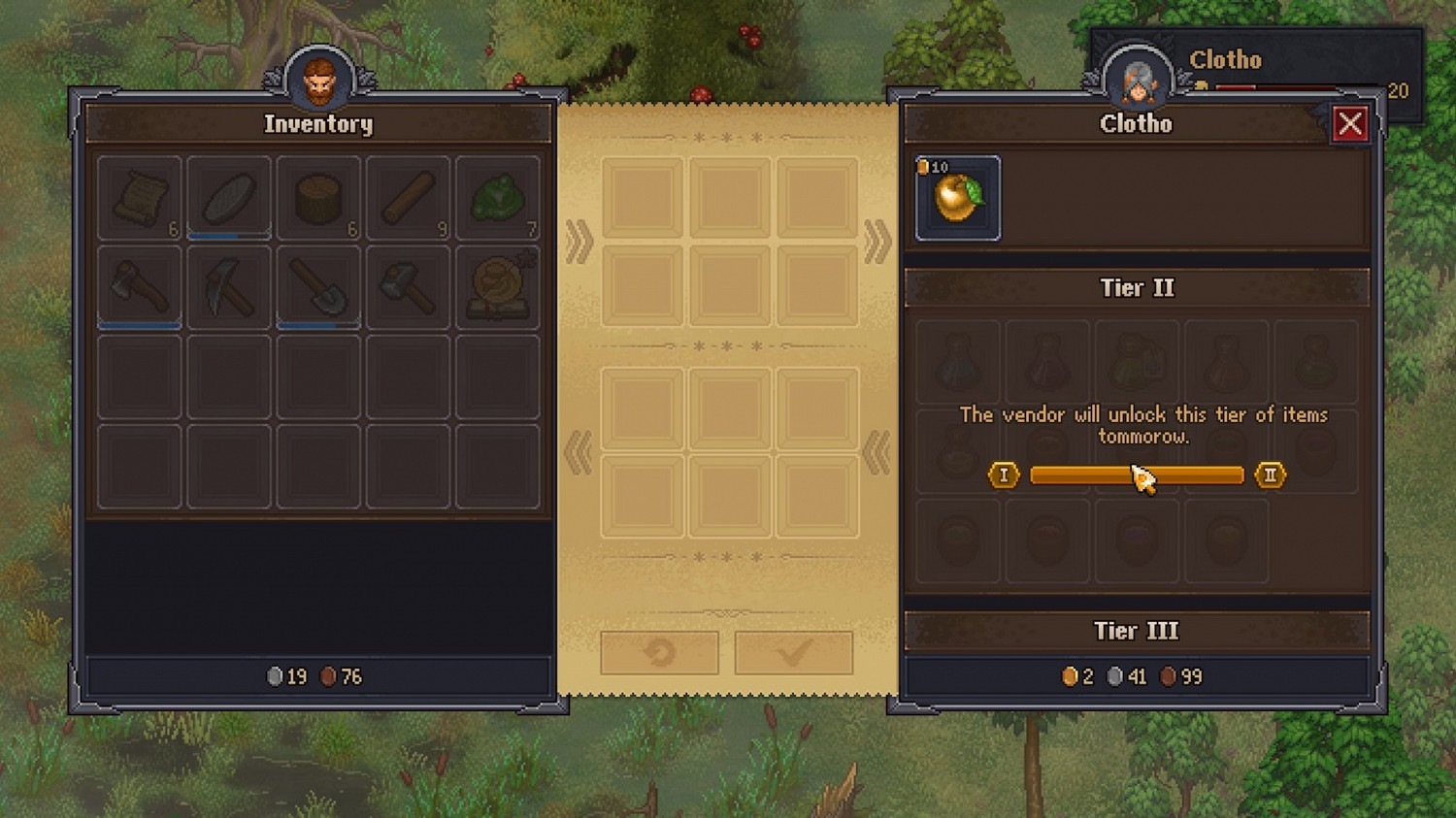Image resolution: width=1456 pixels, height=818 pixels.
Task: Pick the green moss pile item
Action: tap(497, 198)
